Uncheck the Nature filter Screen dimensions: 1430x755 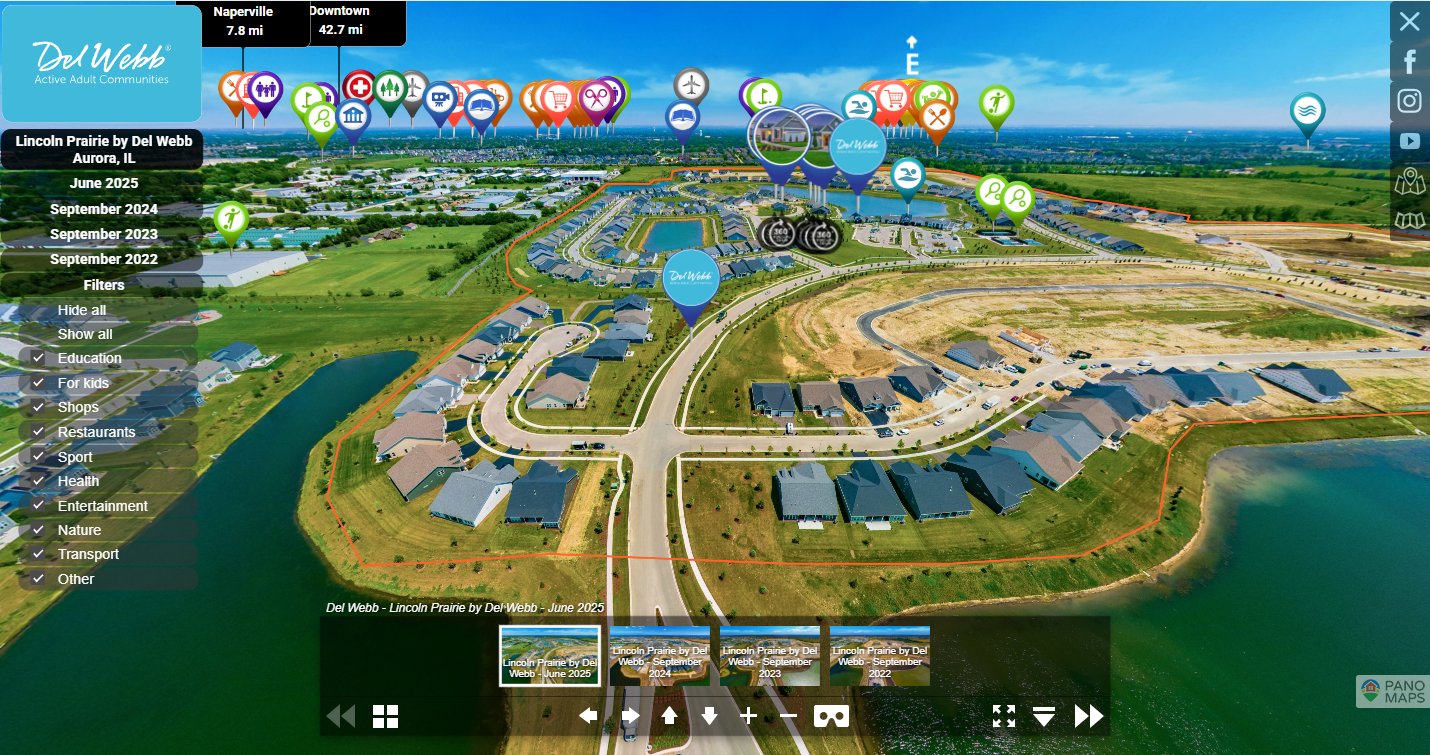click(x=38, y=530)
